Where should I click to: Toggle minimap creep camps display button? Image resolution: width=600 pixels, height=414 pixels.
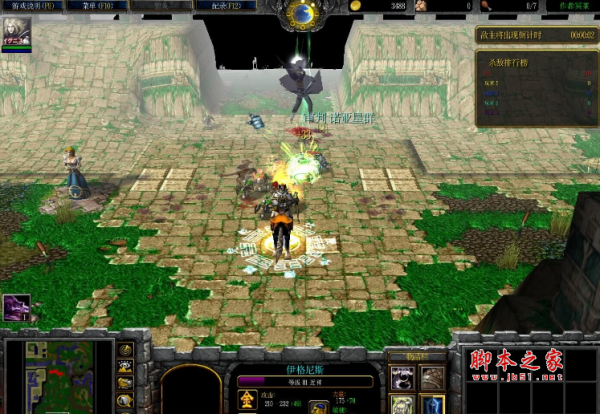(126, 401)
